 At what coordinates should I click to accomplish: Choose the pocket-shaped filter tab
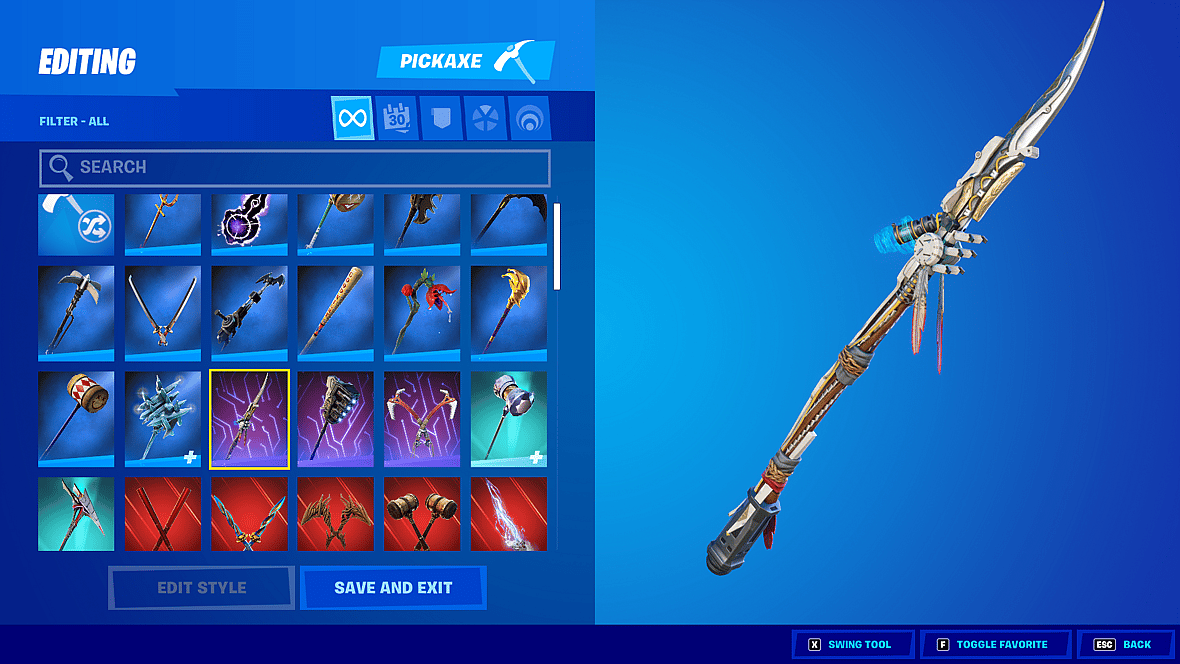point(440,119)
